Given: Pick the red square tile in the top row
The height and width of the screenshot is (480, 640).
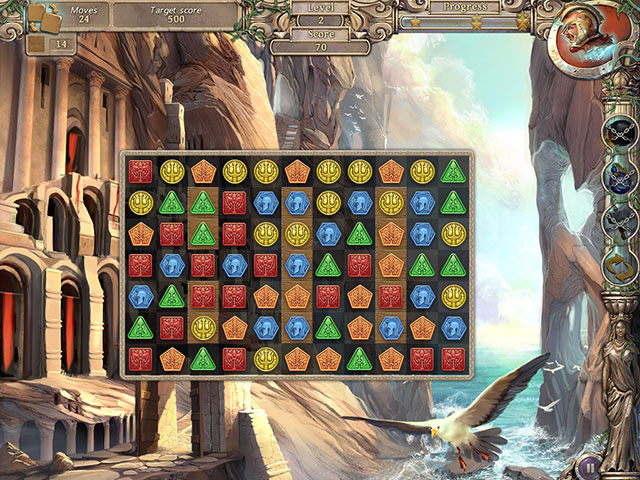Looking at the screenshot, I should coord(140,171).
